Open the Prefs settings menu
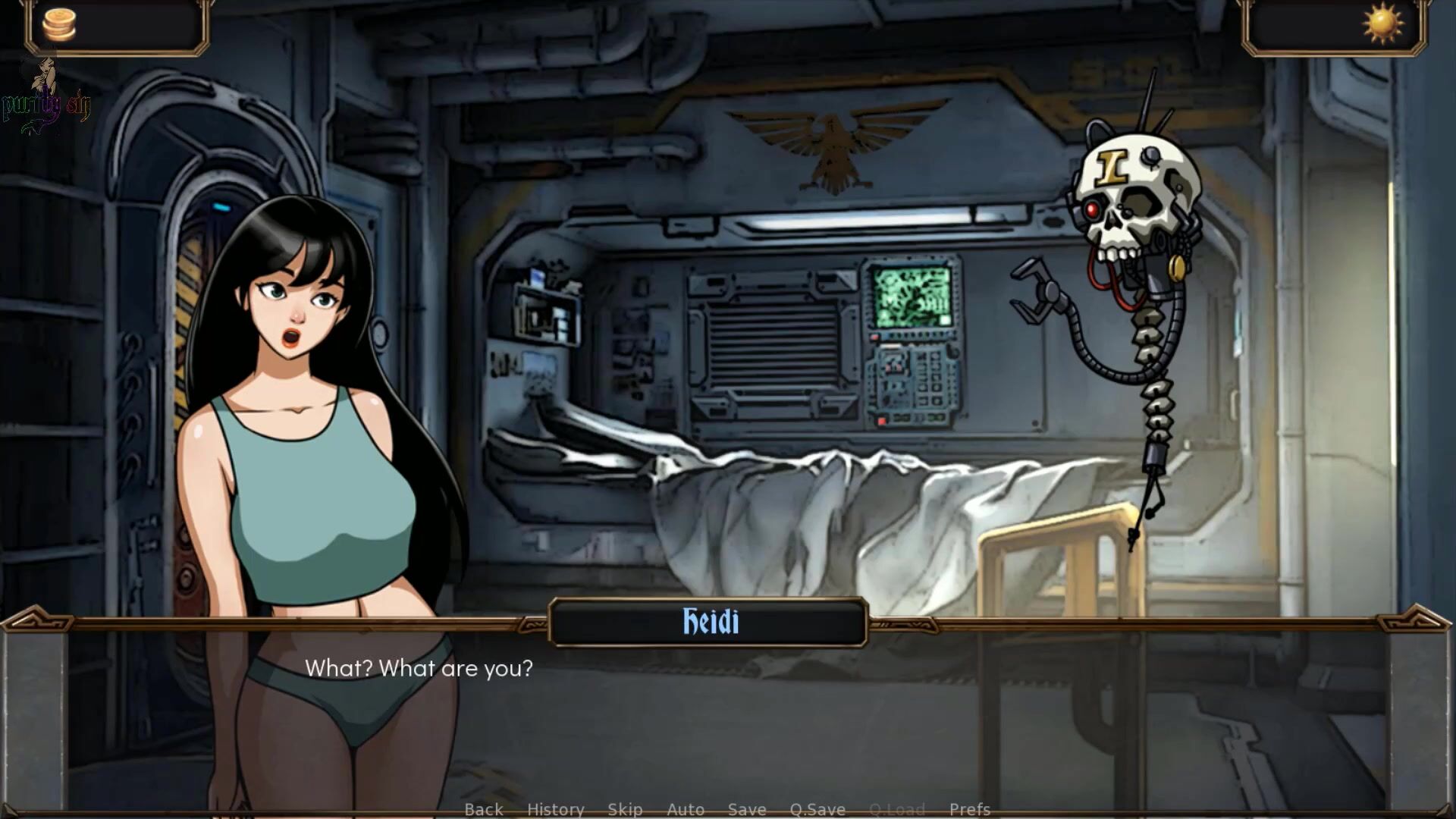The width and height of the screenshot is (1456, 819). pyautogui.click(x=970, y=809)
